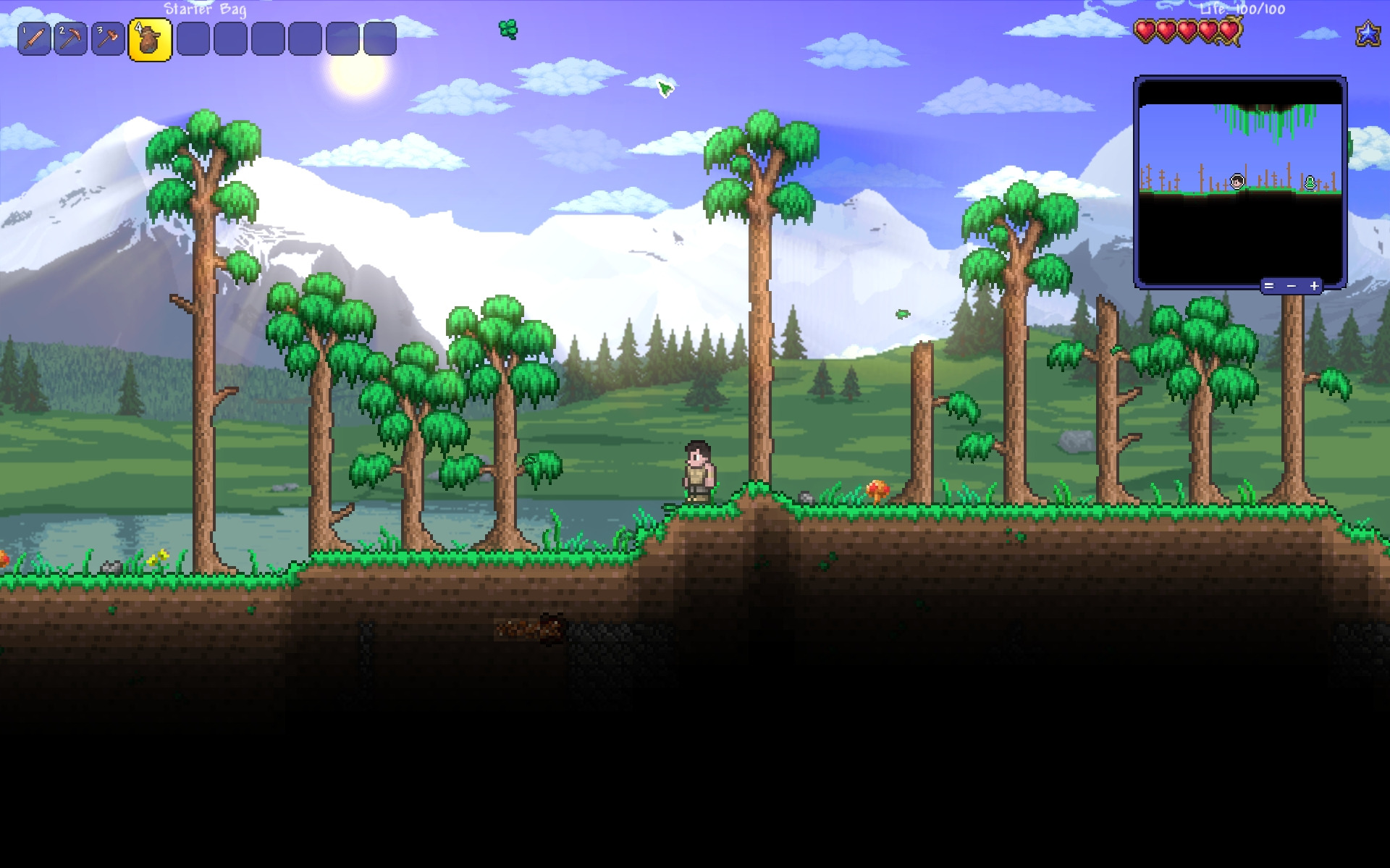The width and height of the screenshot is (1390, 868).
Task: Zoom out the minimap with minus button
Action: pos(1291,286)
